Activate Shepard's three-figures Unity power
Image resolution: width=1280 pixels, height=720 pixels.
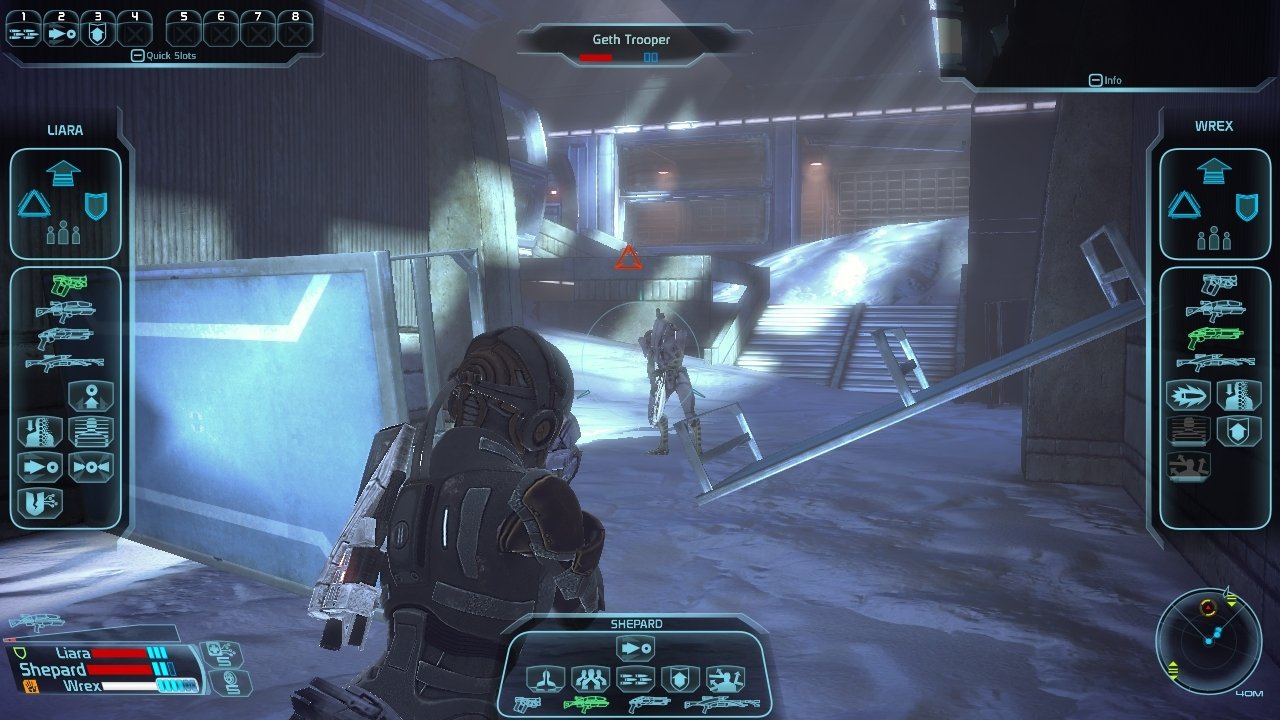(x=590, y=679)
